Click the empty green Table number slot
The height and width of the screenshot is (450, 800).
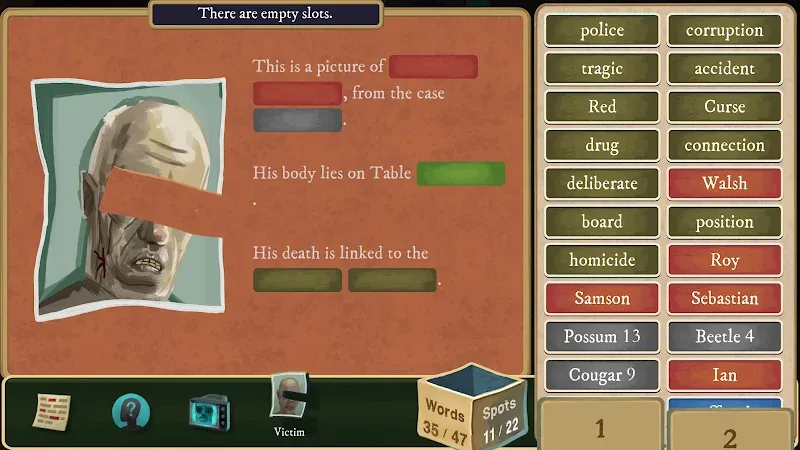click(x=460, y=173)
